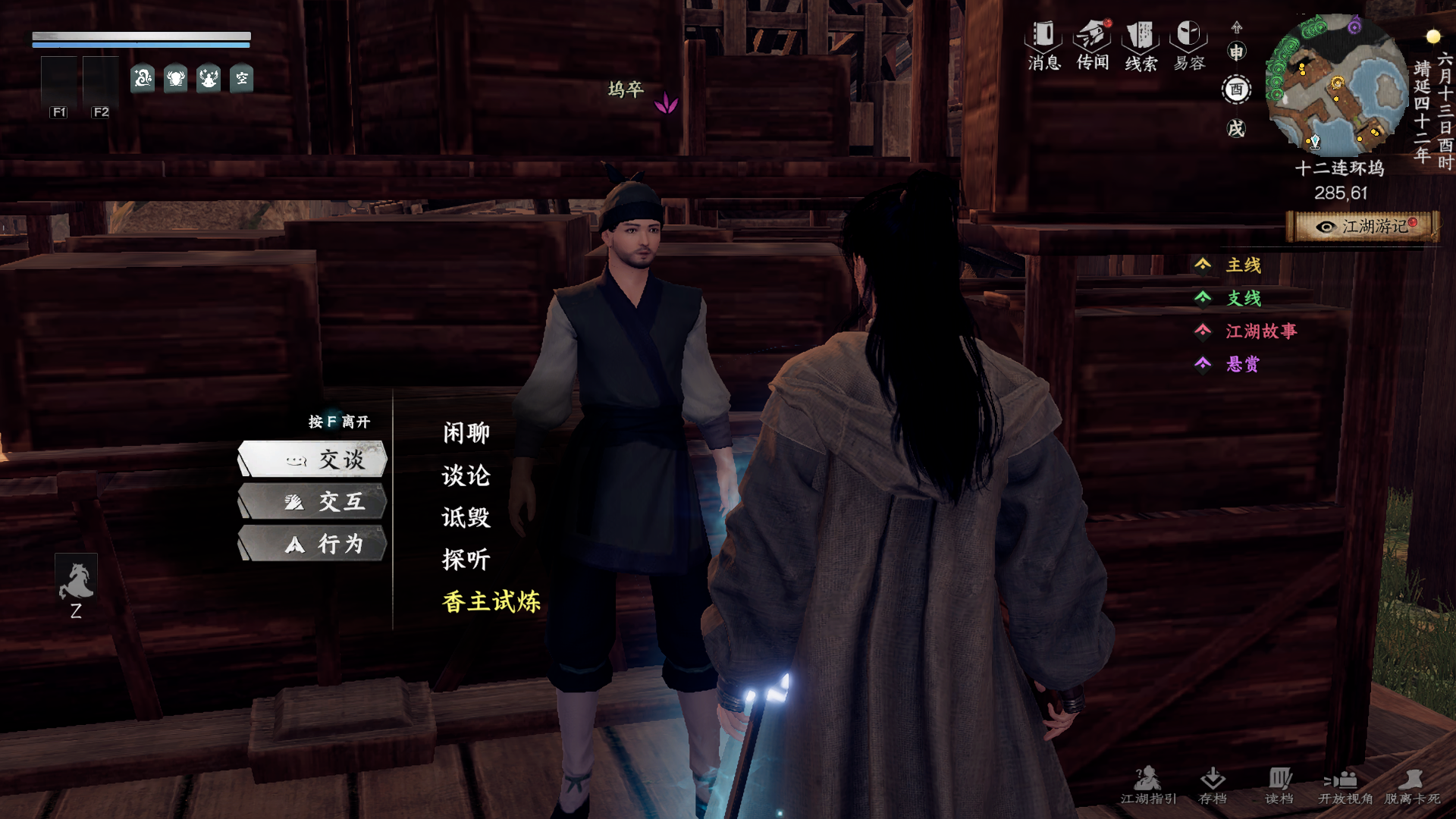Toggle 主线 main quest tracking
Viewport: 1456px width, 819px height.
(x=1243, y=265)
